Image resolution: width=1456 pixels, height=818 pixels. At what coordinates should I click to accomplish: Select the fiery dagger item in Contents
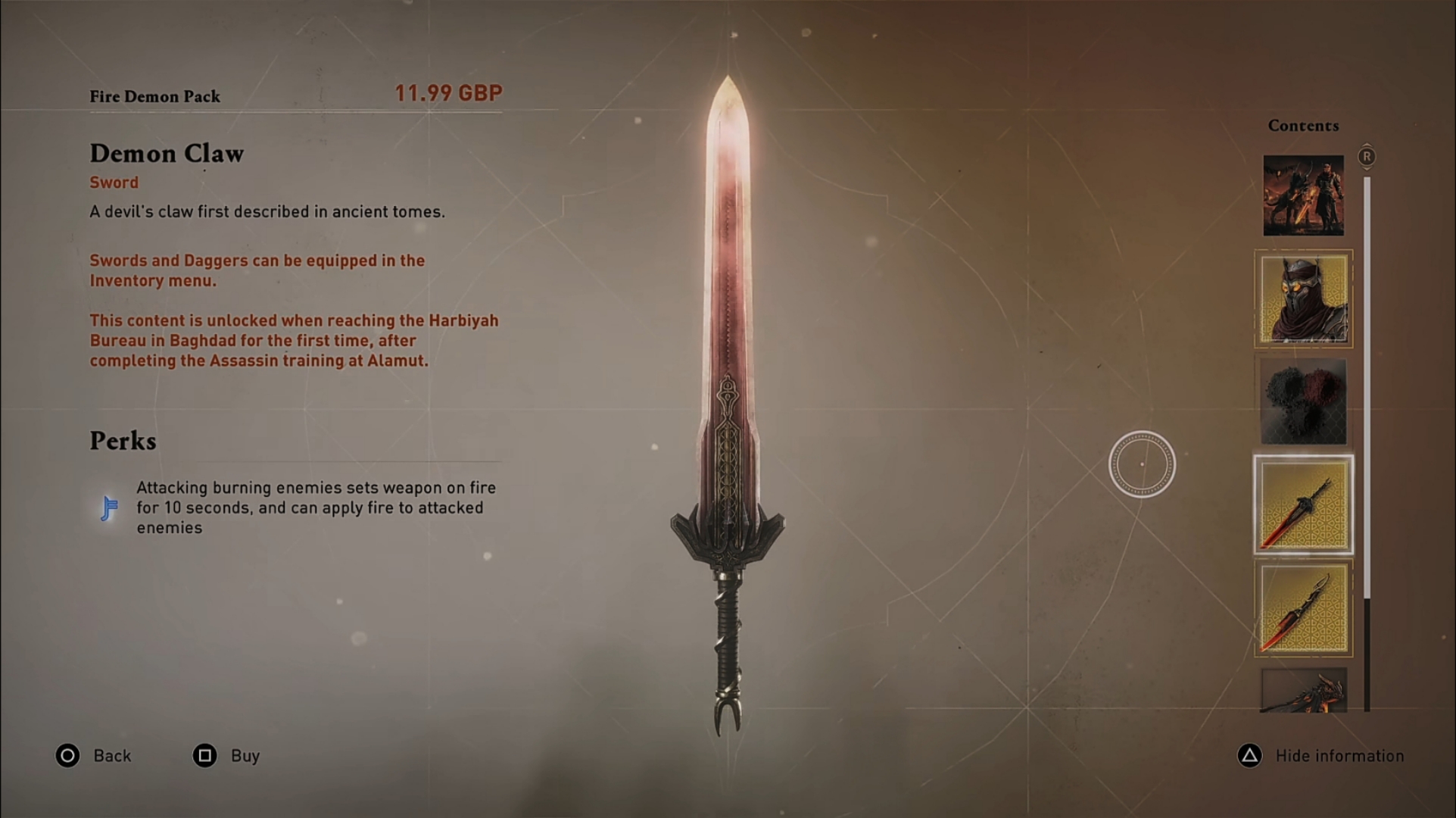point(1303,610)
